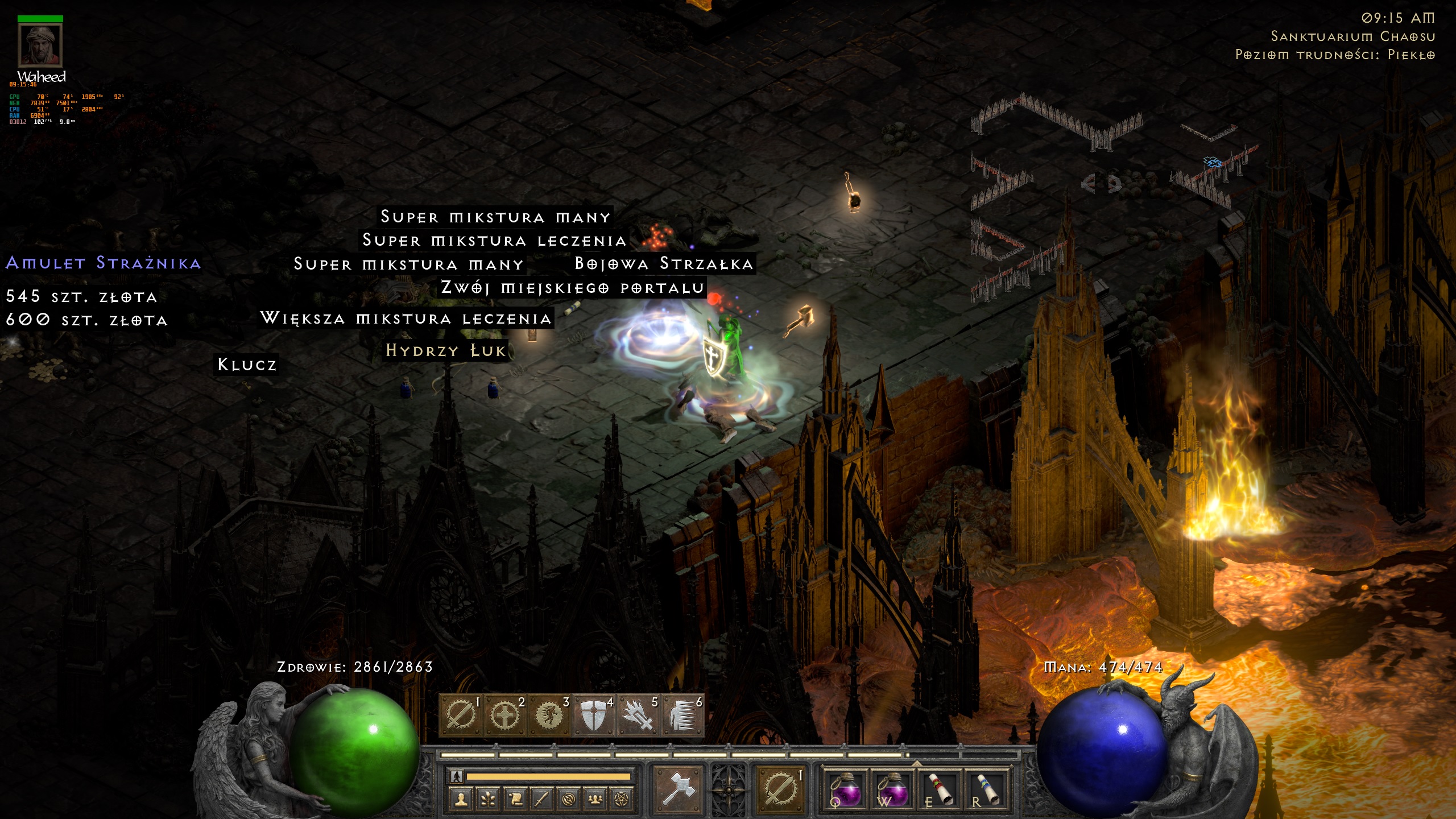Screen dimensions: 1456x819
Task: Open the inventory sword button
Action: tap(541, 800)
